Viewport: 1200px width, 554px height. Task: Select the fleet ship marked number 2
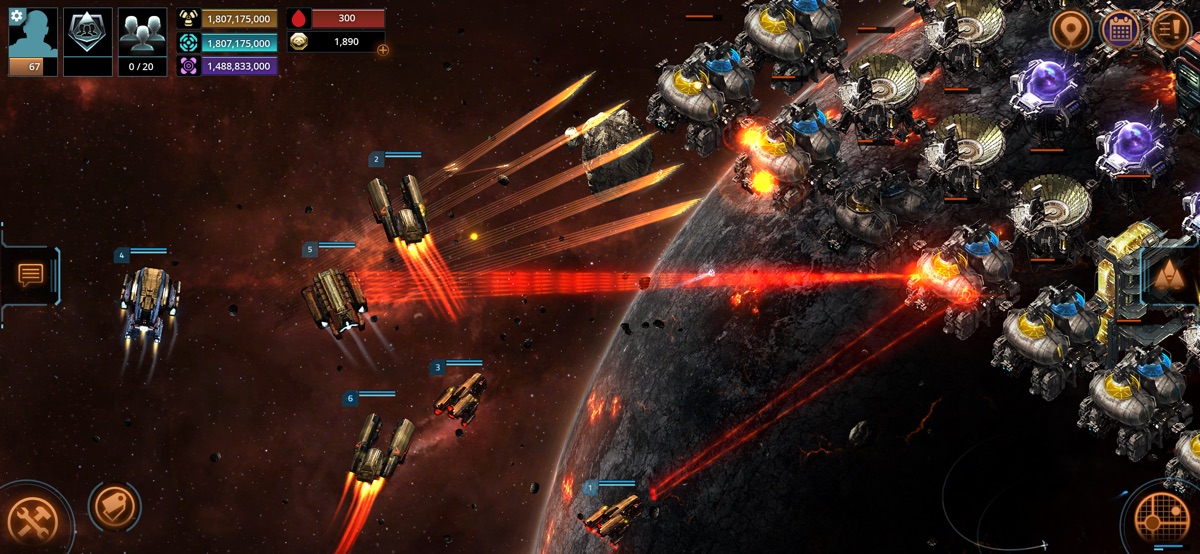400,210
